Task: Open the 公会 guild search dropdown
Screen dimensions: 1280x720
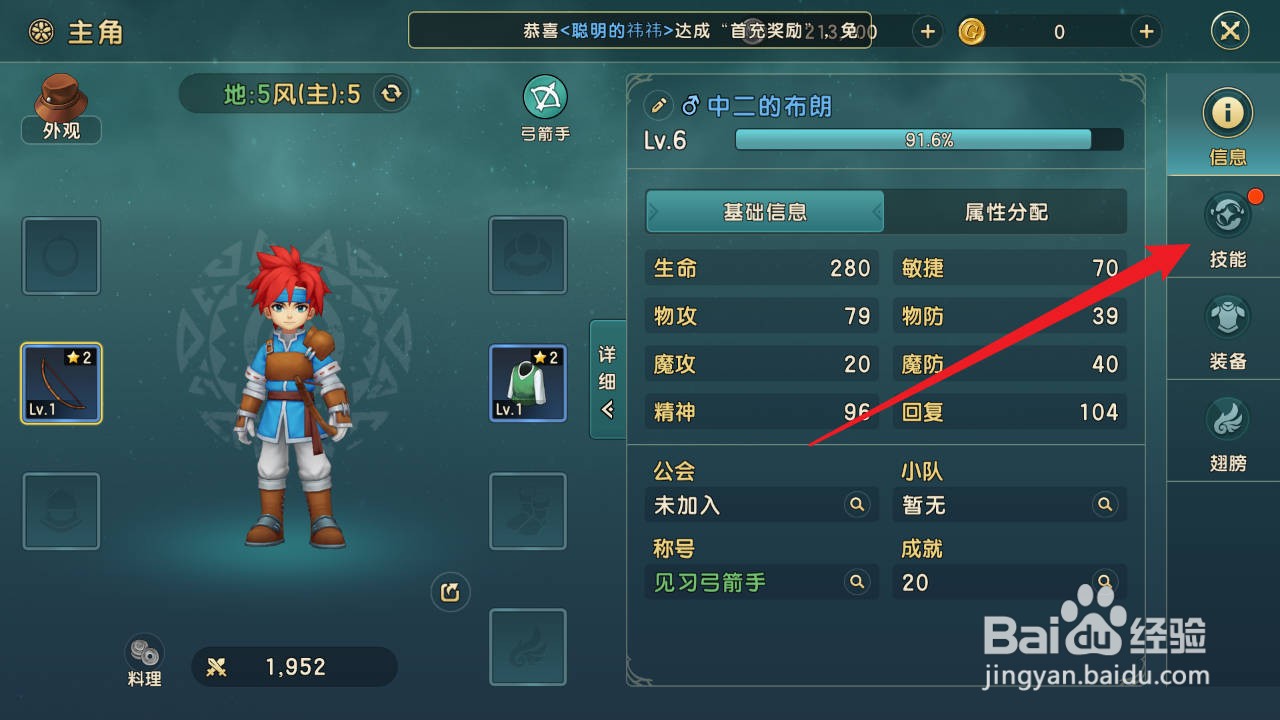Action: pos(857,505)
